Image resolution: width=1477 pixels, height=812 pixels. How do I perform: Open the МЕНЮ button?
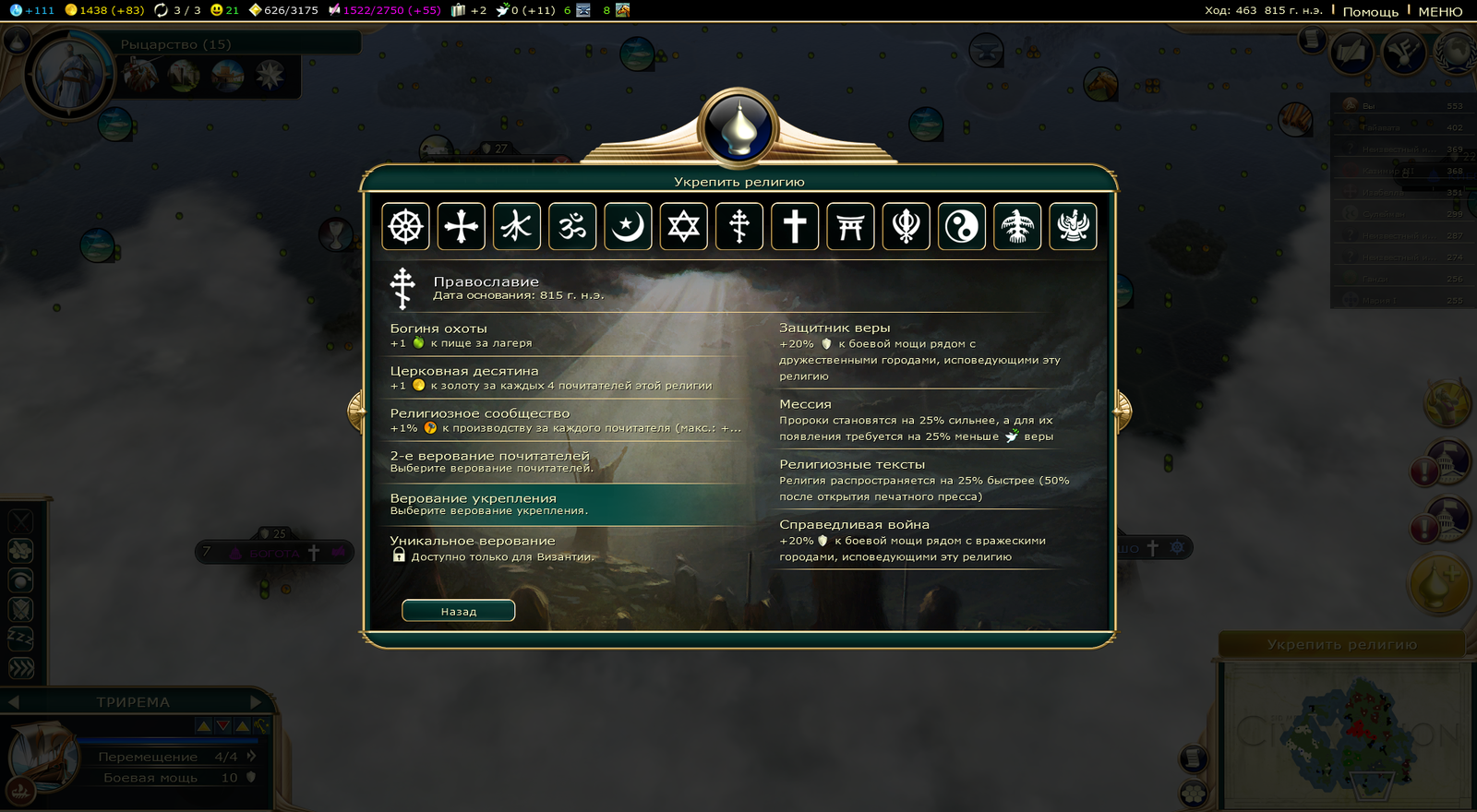pyautogui.click(x=1440, y=11)
